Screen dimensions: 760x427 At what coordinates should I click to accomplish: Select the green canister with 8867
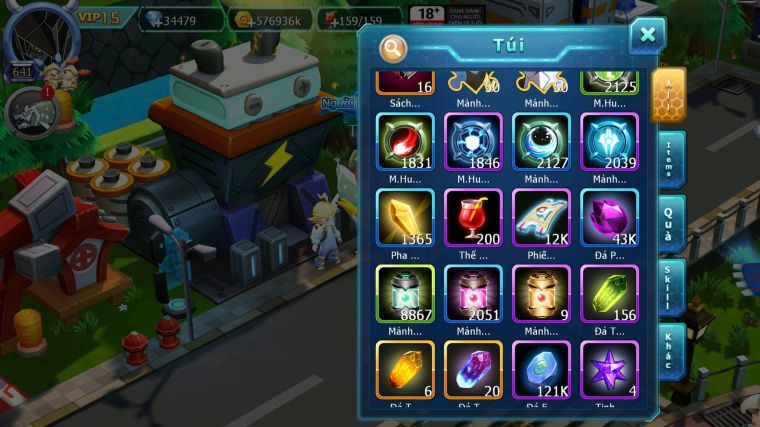[x=405, y=293]
